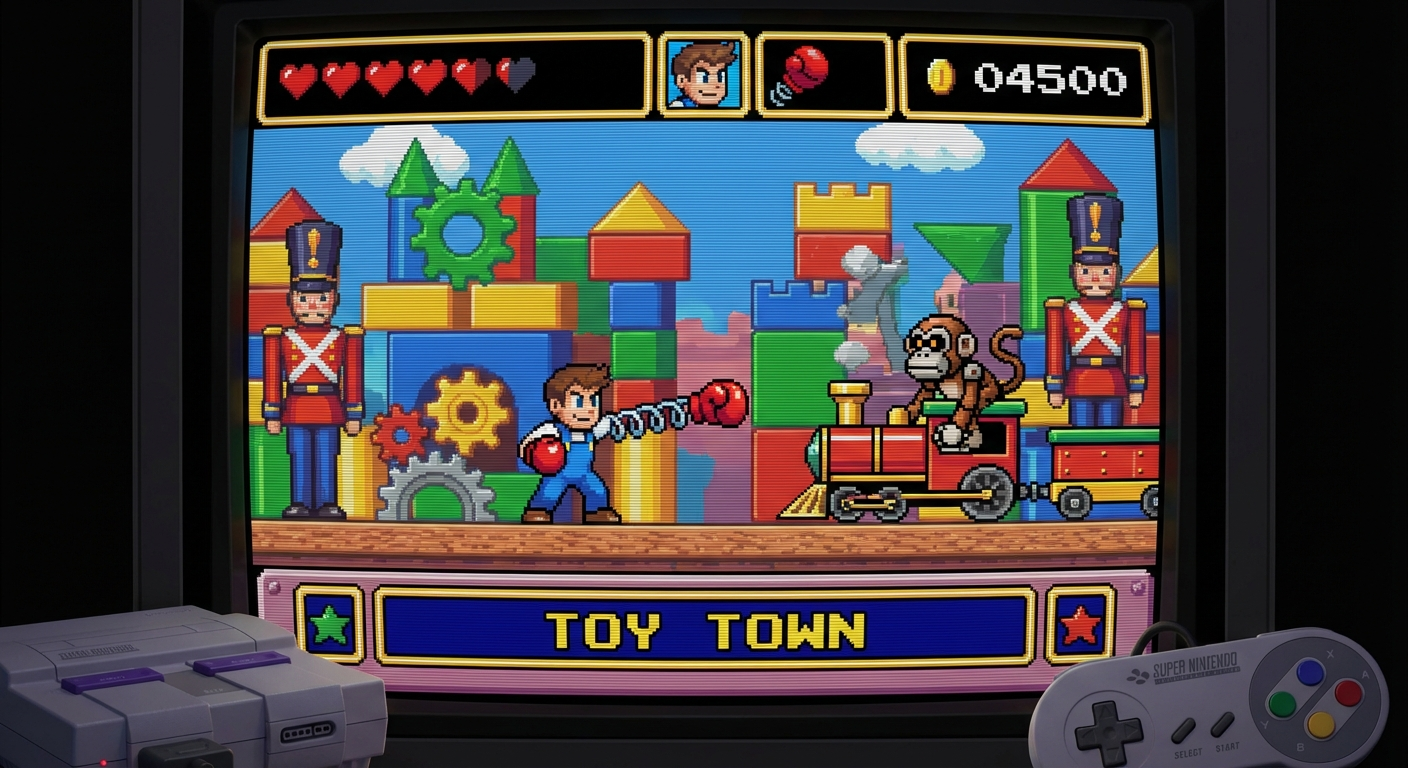Image resolution: width=1408 pixels, height=768 pixels.
Task: Click the hero's portrait in the HUD
Action: pyautogui.click(x=703, y=77)
